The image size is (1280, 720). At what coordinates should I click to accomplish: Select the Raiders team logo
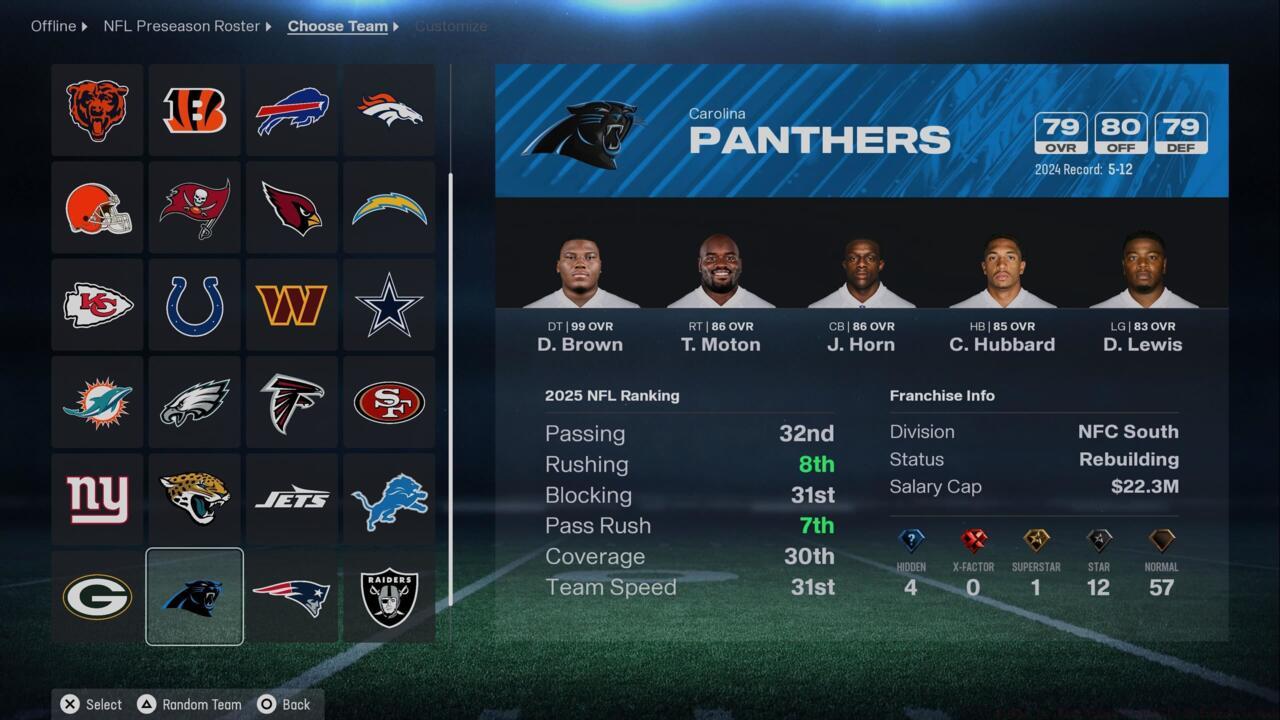point(388,597)
